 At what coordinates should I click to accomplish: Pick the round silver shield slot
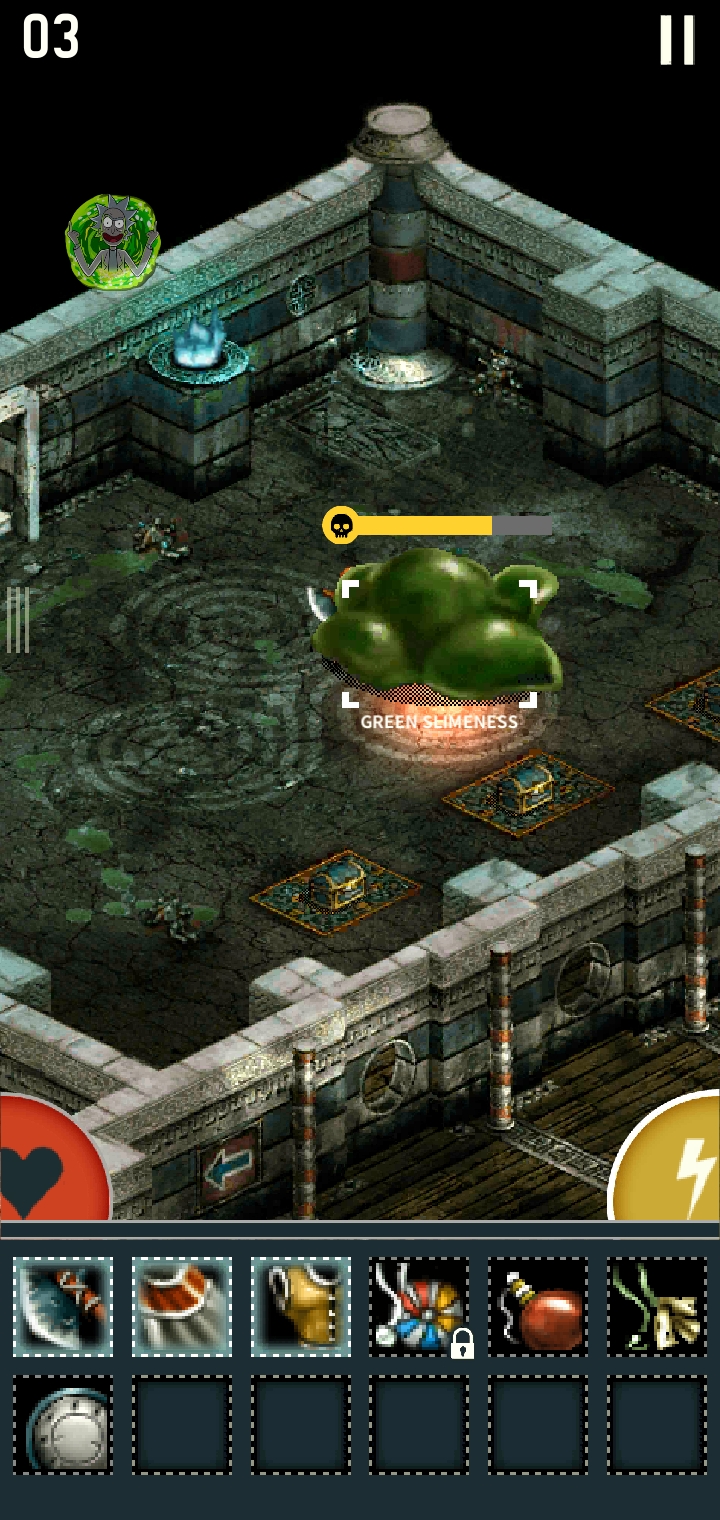pos(63,1425)
